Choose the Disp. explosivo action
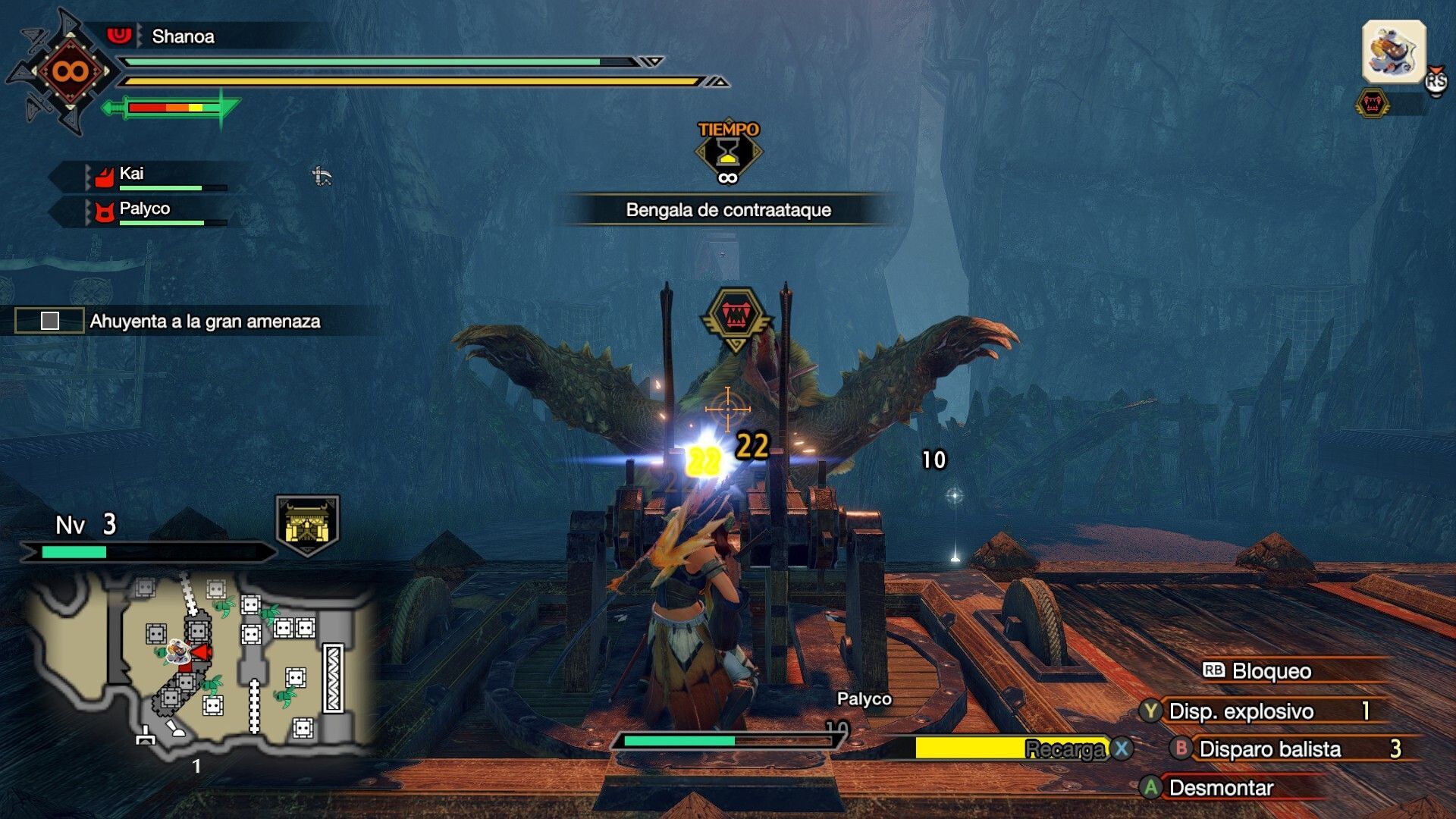The height and width of the screenshot is (819, 1456). pos(1241,711)
